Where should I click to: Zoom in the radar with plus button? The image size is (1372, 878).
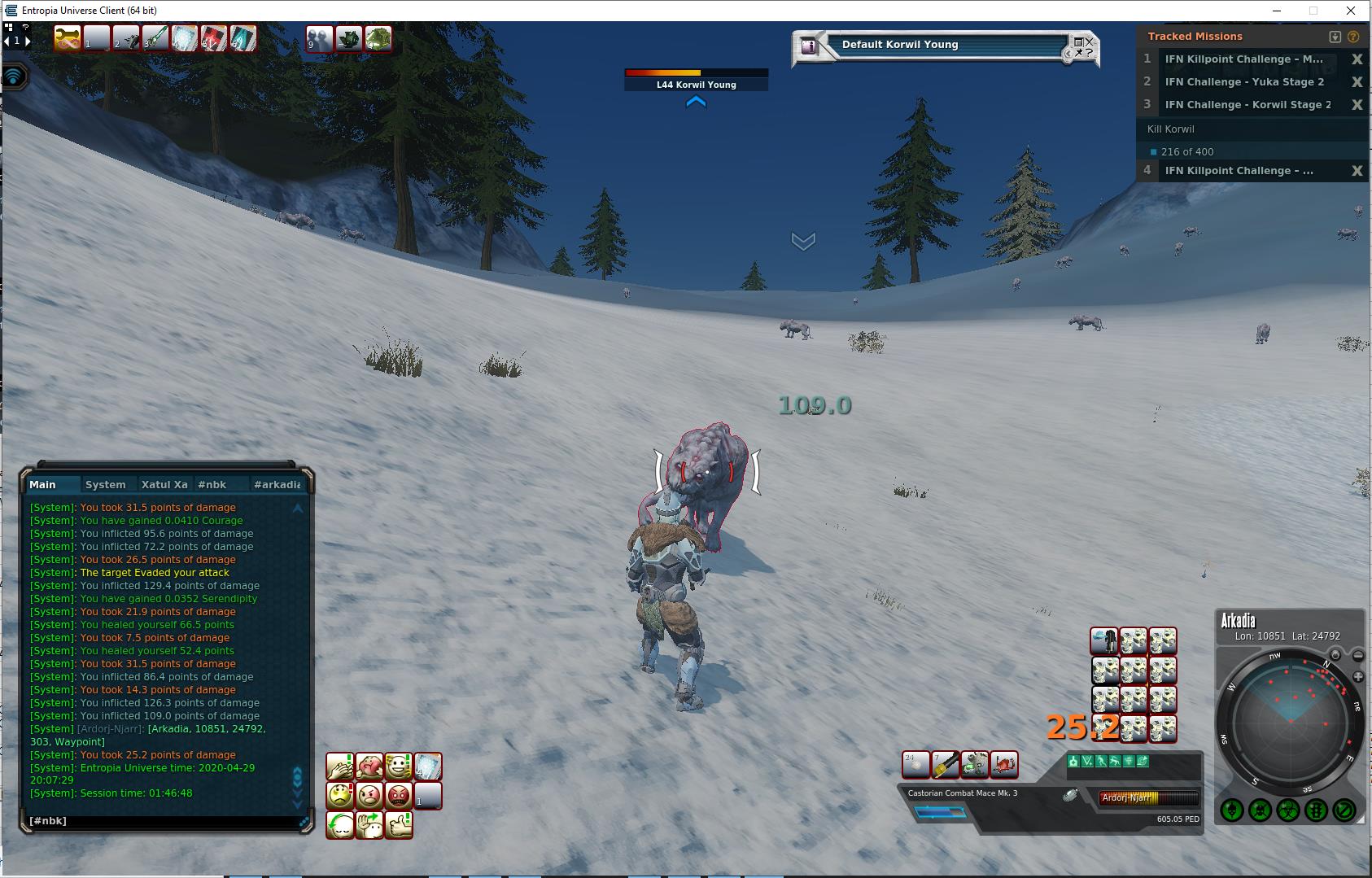click(1358, 677)
